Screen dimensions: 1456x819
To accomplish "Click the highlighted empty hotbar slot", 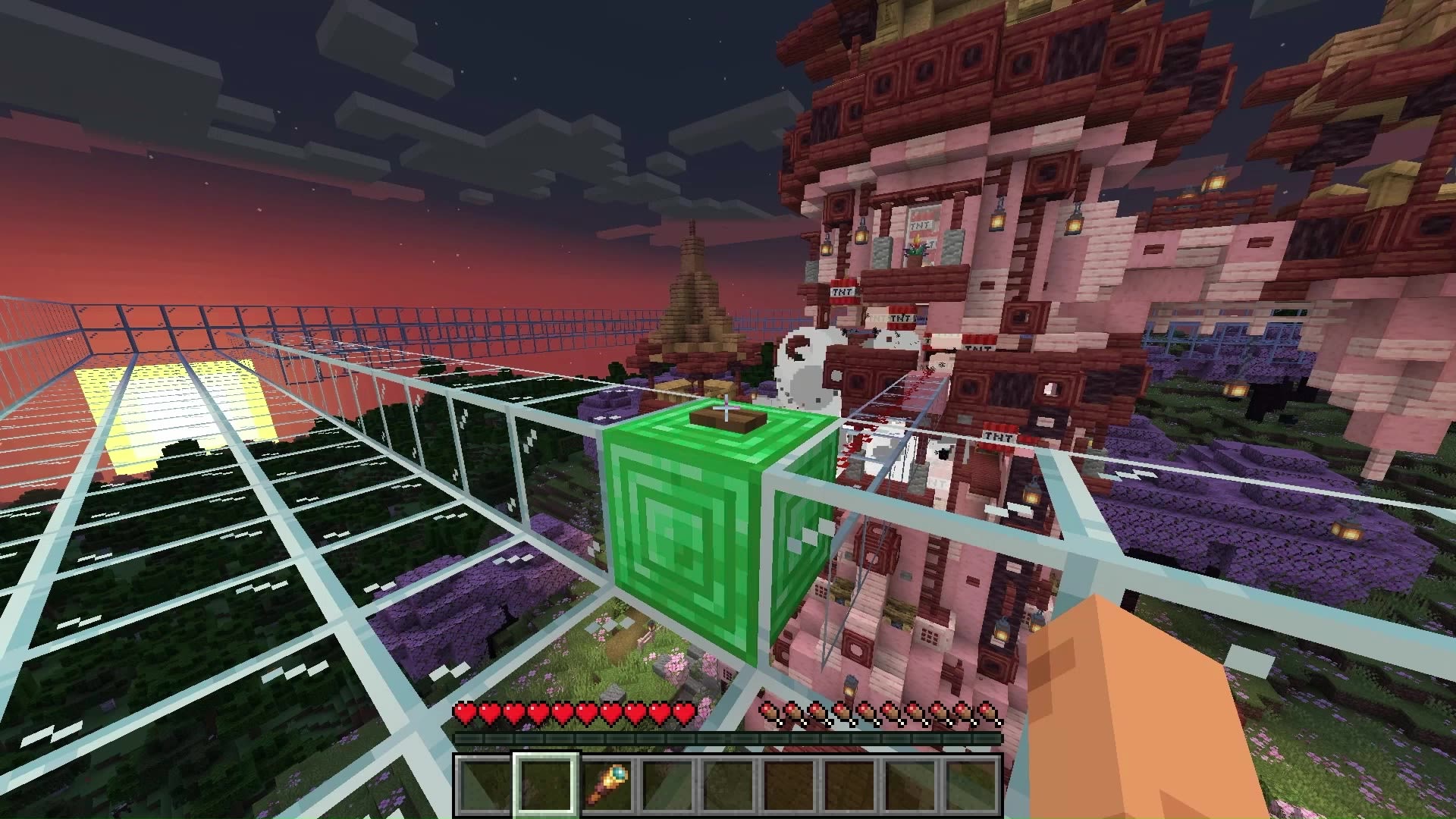I will [546, 785].
